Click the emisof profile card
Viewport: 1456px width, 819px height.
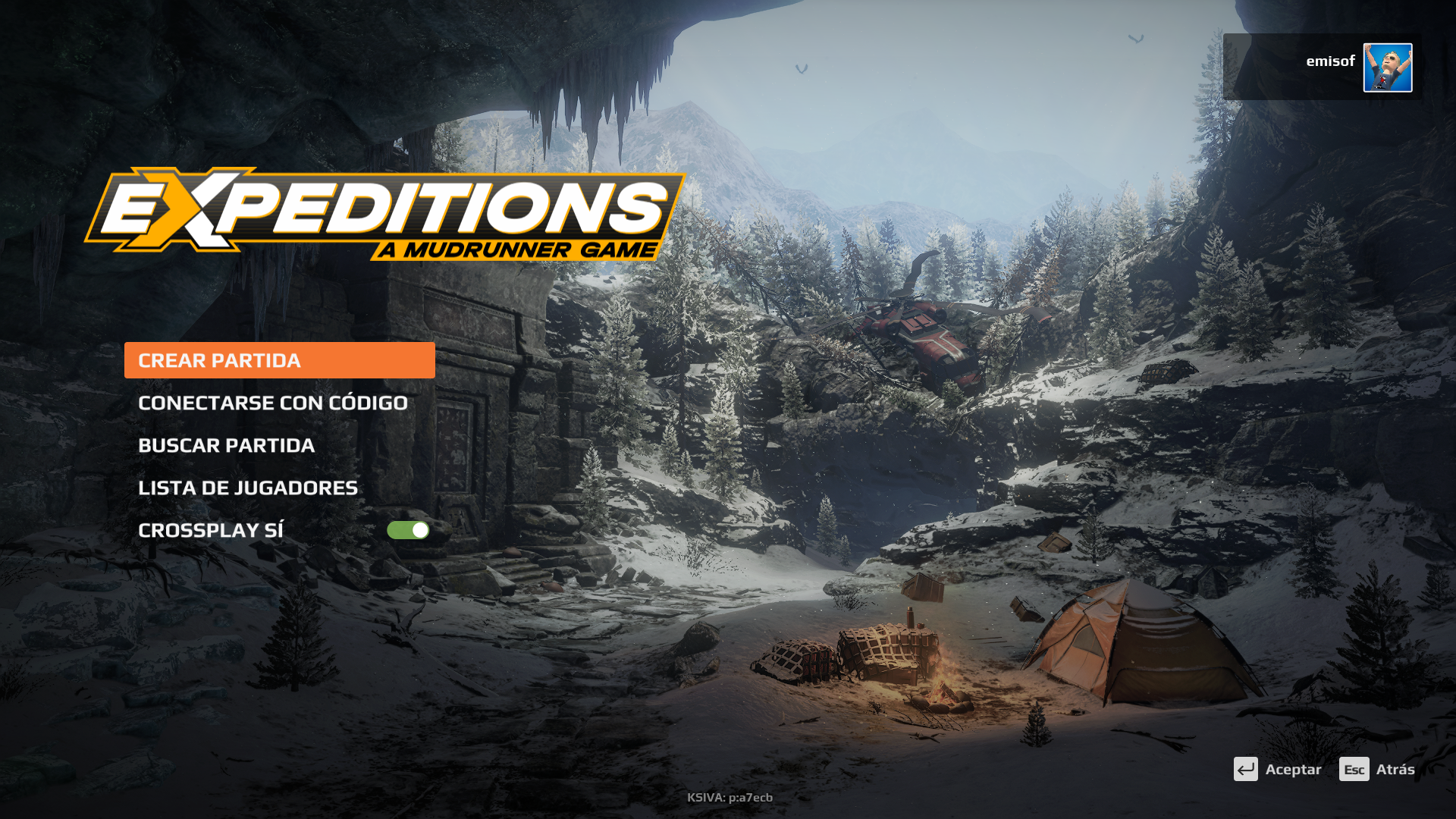point(1319,67)
